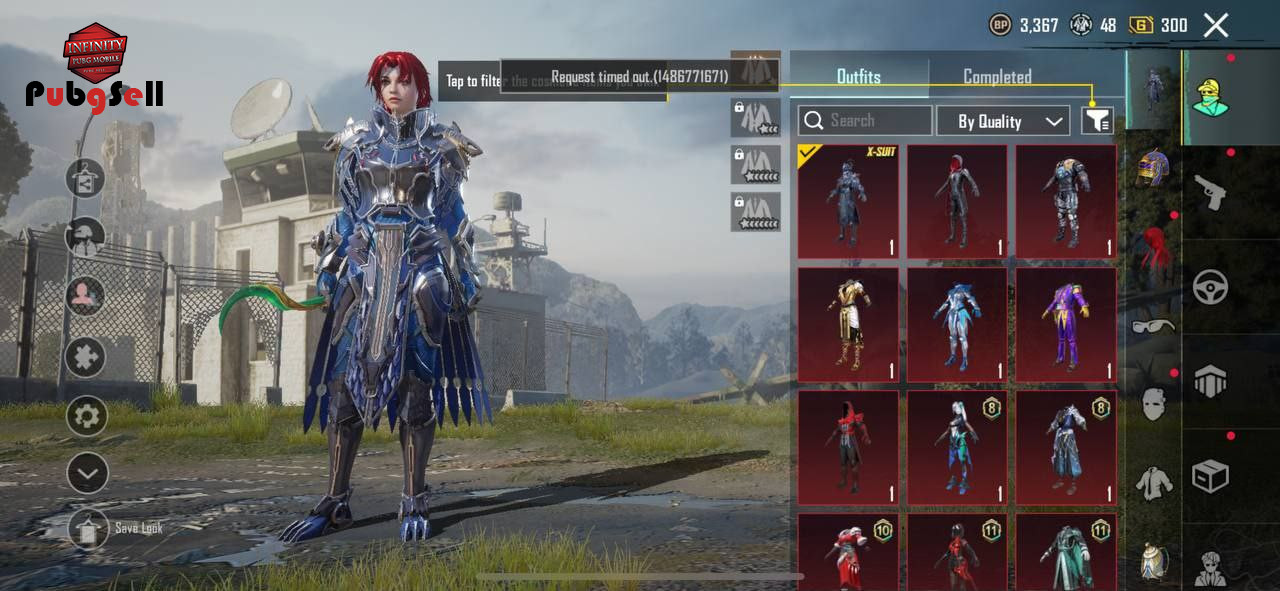Click the share outfit hanger icon
The height and width of the screenshot is (591, 1280).
click(86, 178)
